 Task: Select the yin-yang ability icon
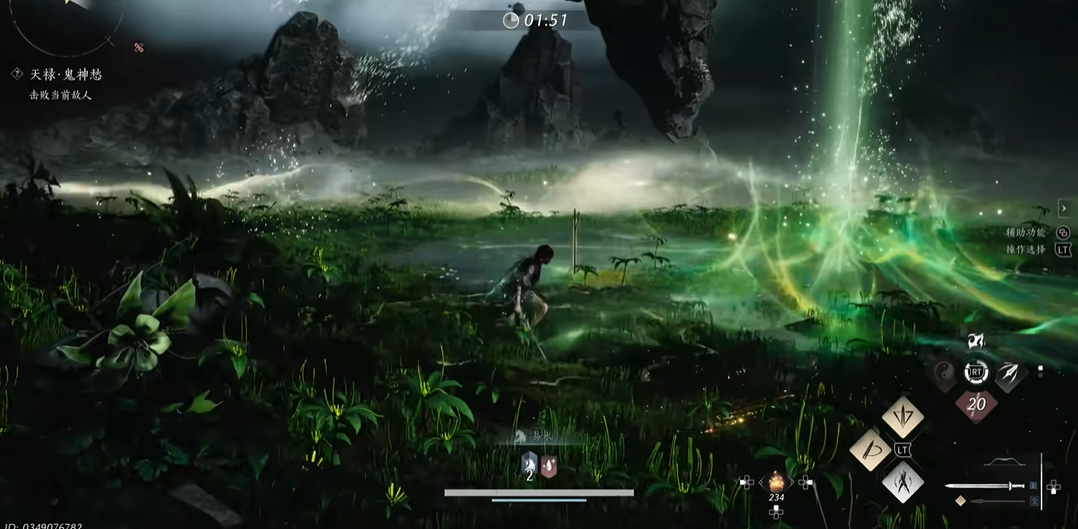[944, 374]
